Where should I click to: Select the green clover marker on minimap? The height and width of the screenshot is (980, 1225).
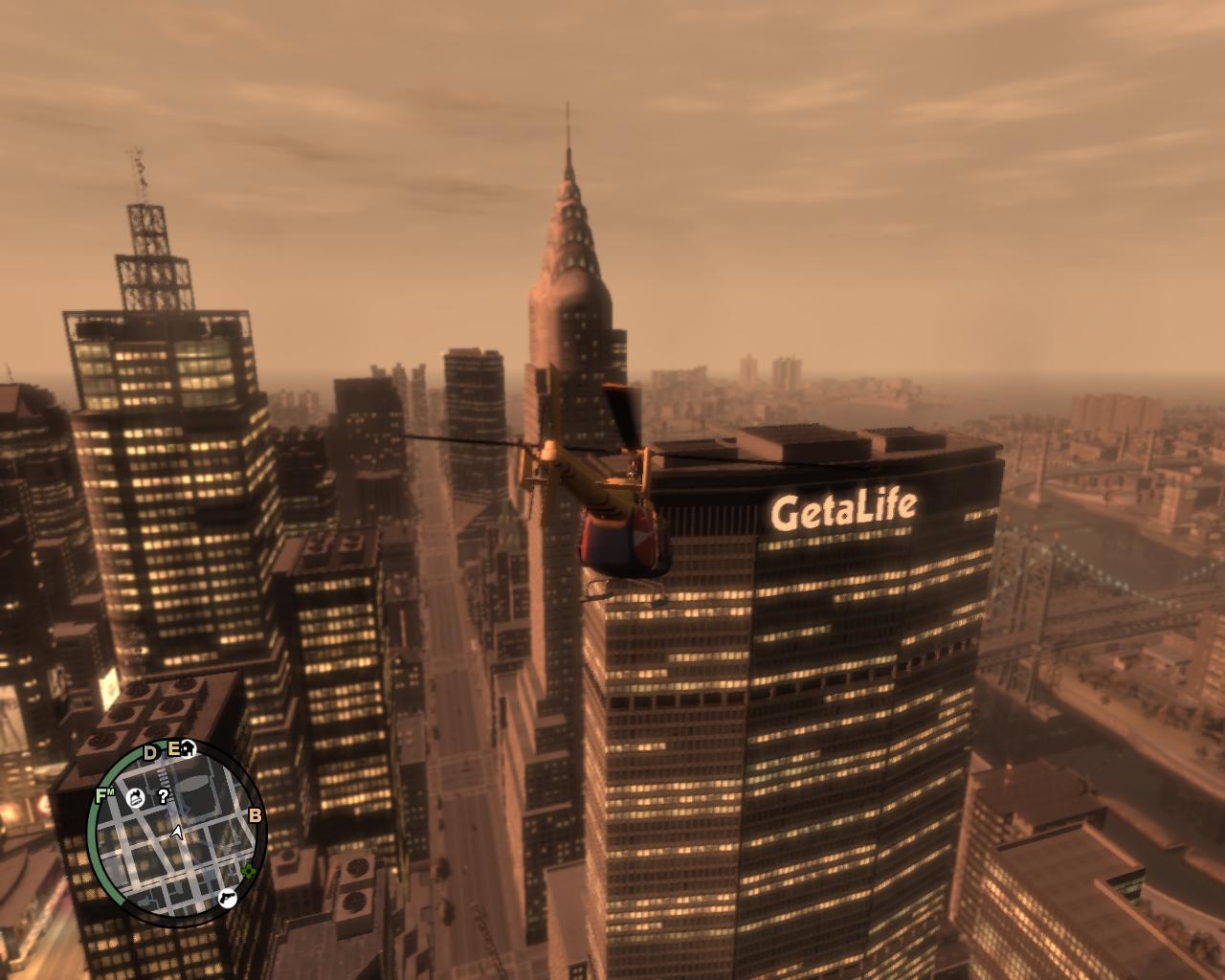(x=249, y=871)
